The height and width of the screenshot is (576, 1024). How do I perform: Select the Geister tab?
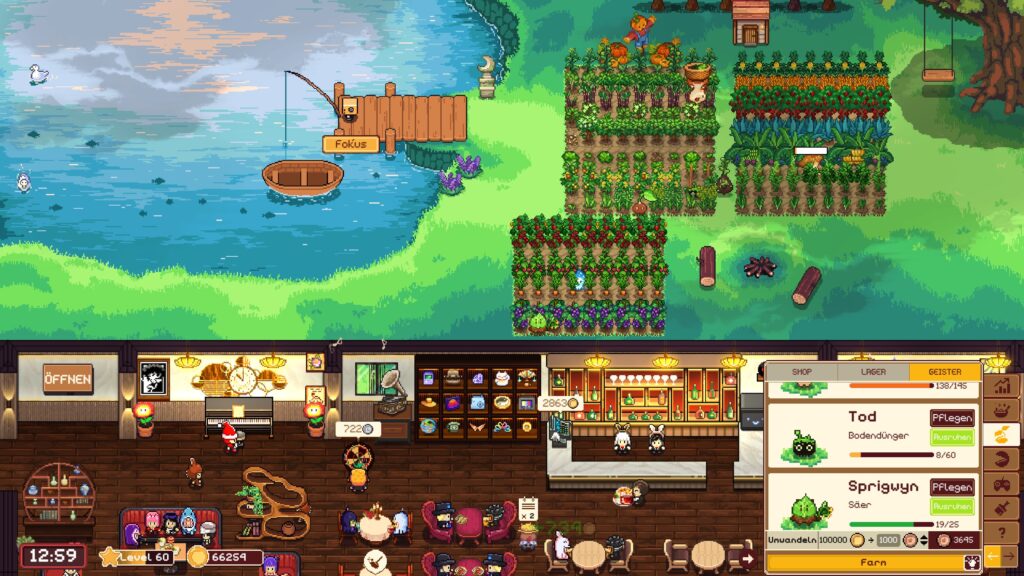(944, 371)
